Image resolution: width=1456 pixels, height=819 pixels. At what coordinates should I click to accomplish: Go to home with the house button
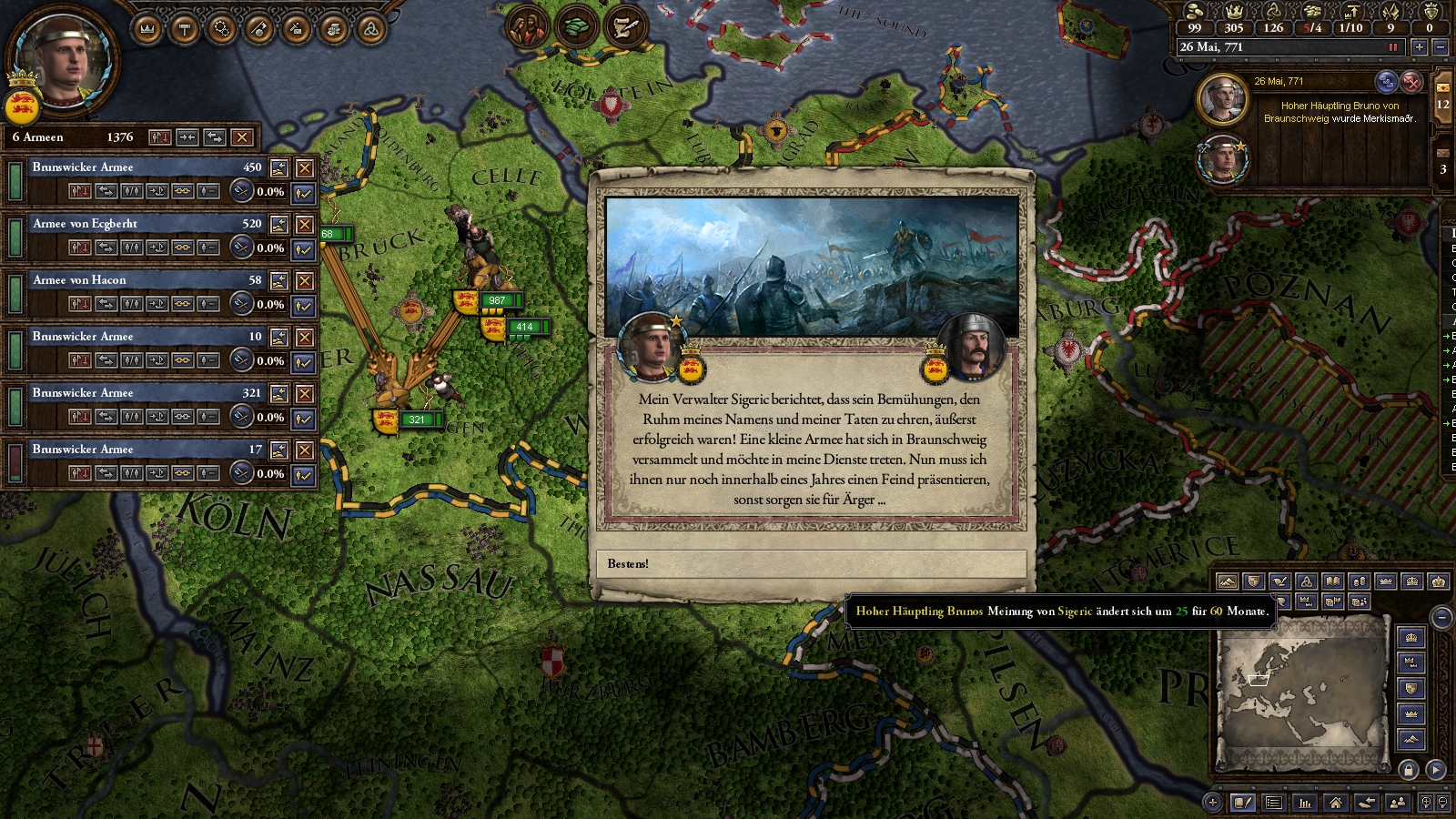pos(1335,803)
